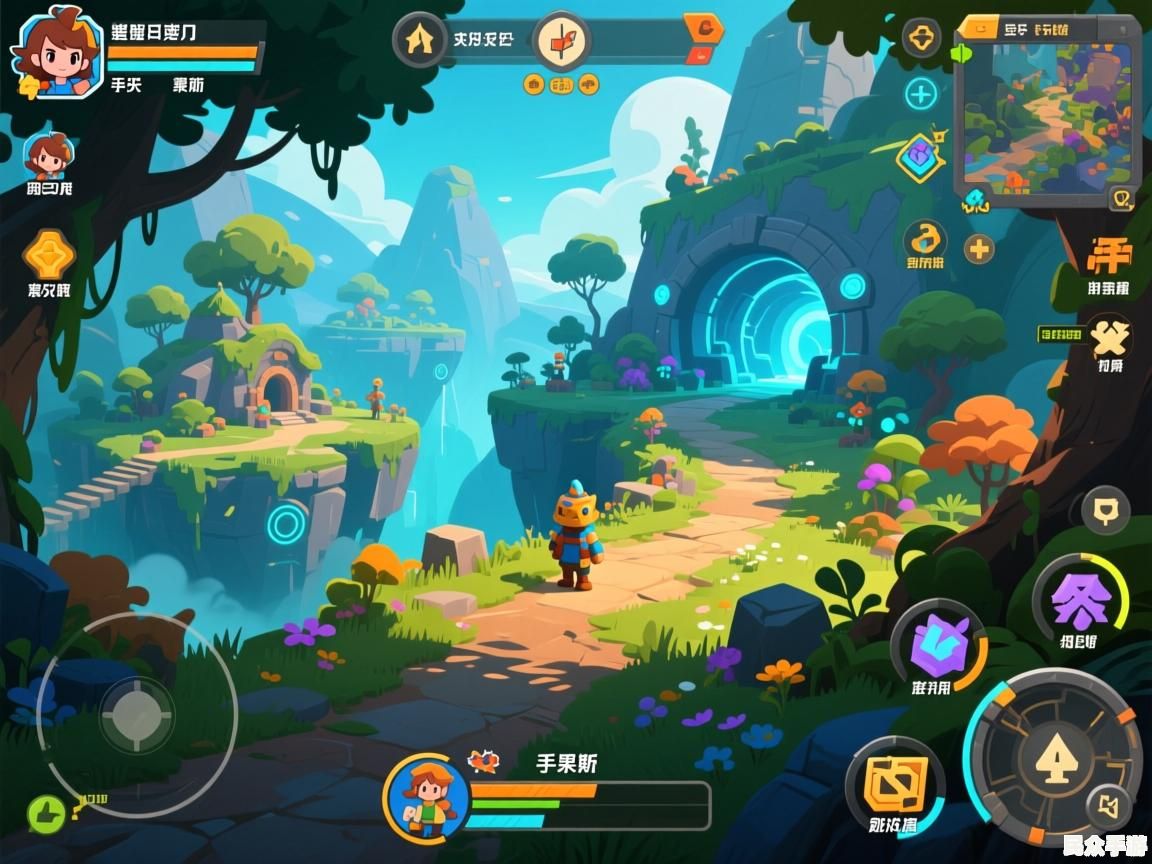The width and height of the screenshot is (1152, 864).
Task: Open the round red flag button at top center
Action: click(x=562, y=40)
